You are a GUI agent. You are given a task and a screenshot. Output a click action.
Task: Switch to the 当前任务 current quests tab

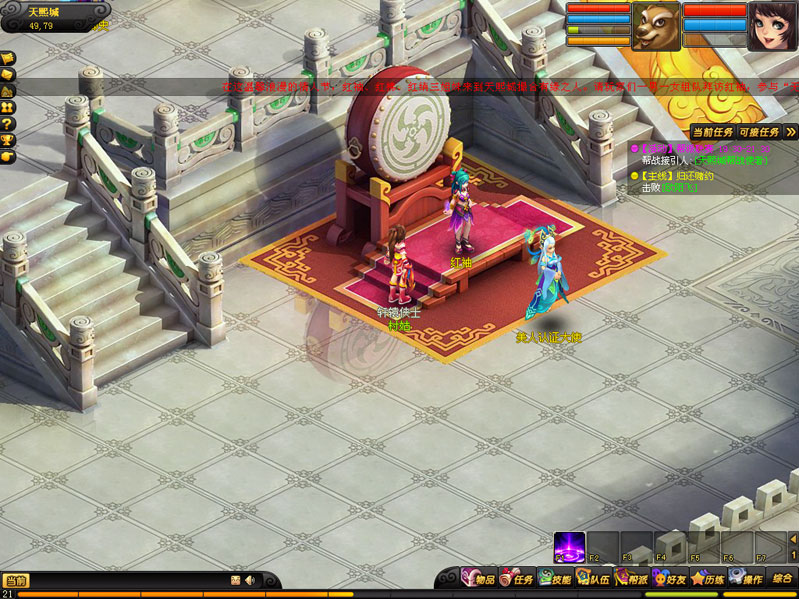tap(712, 132)
